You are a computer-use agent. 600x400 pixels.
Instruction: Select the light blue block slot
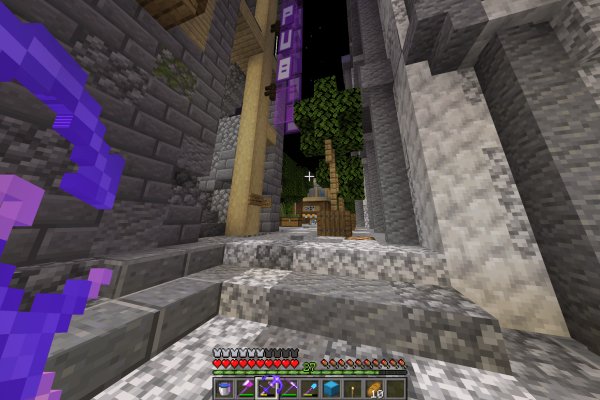point(332,388)
